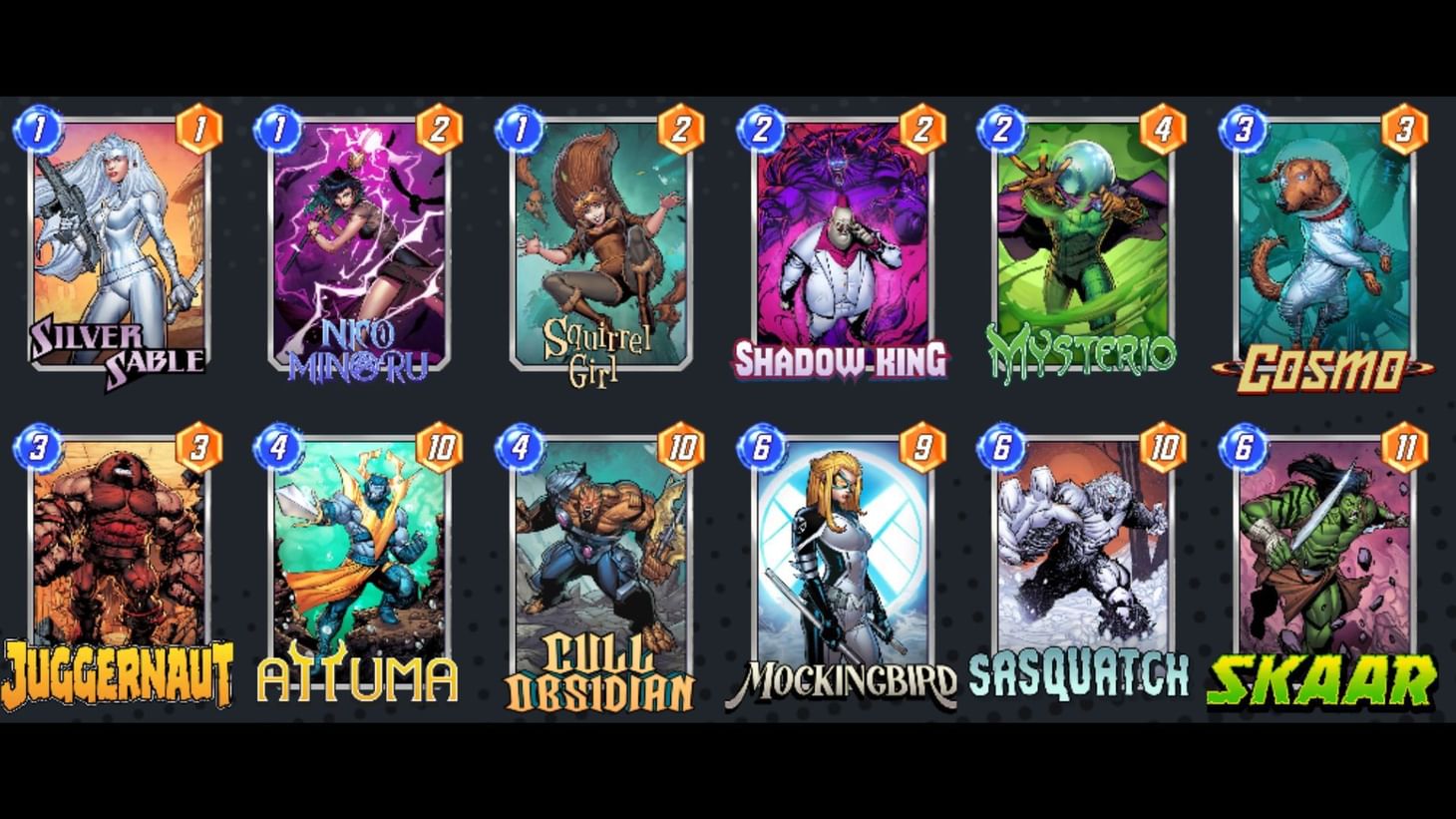Select the Mockingbird card
The width and height of the screenshot is (1456, 819).
pos(843,559)
